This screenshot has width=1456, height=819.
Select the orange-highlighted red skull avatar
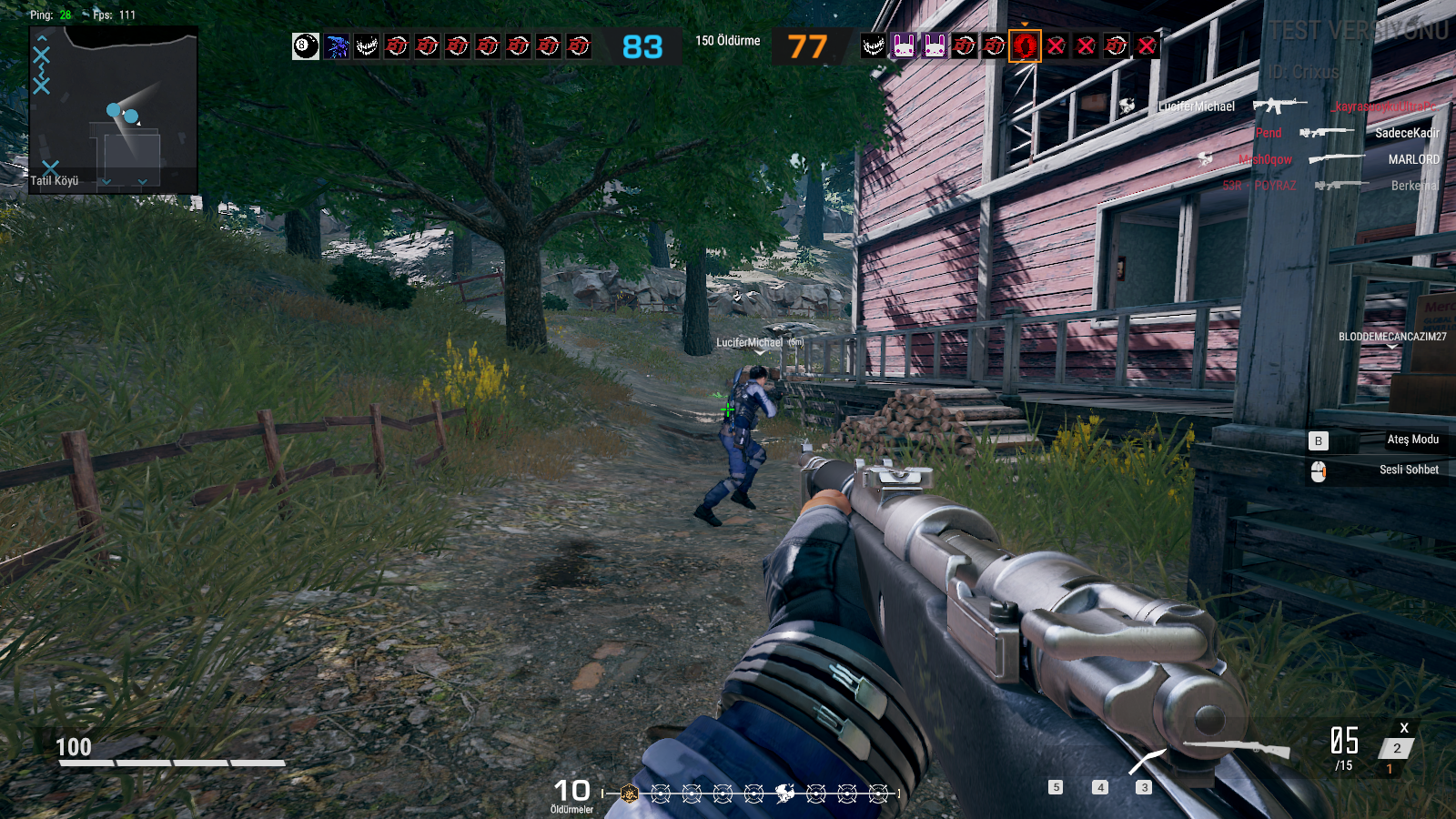1025,45
